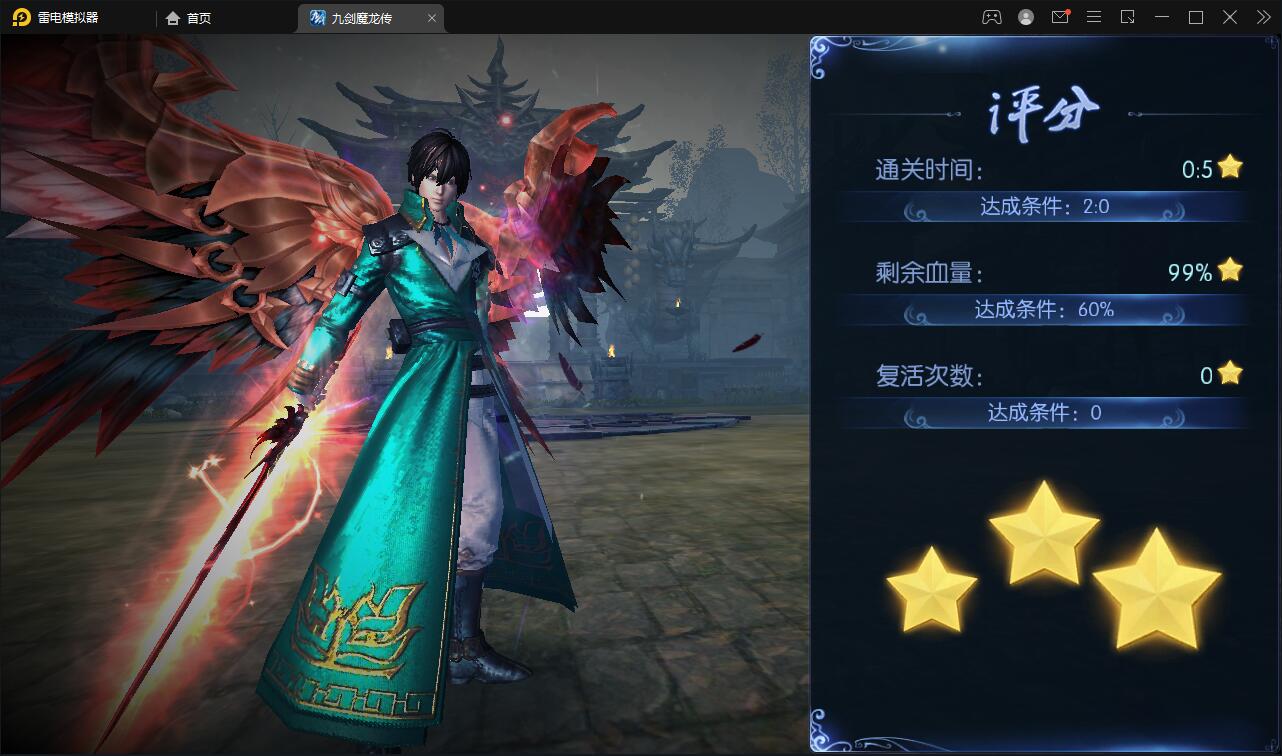The width and height of the screenshot is (1282, 756).
Task: Close the 九剑魔龙传 tab
Action: (432, 17)
